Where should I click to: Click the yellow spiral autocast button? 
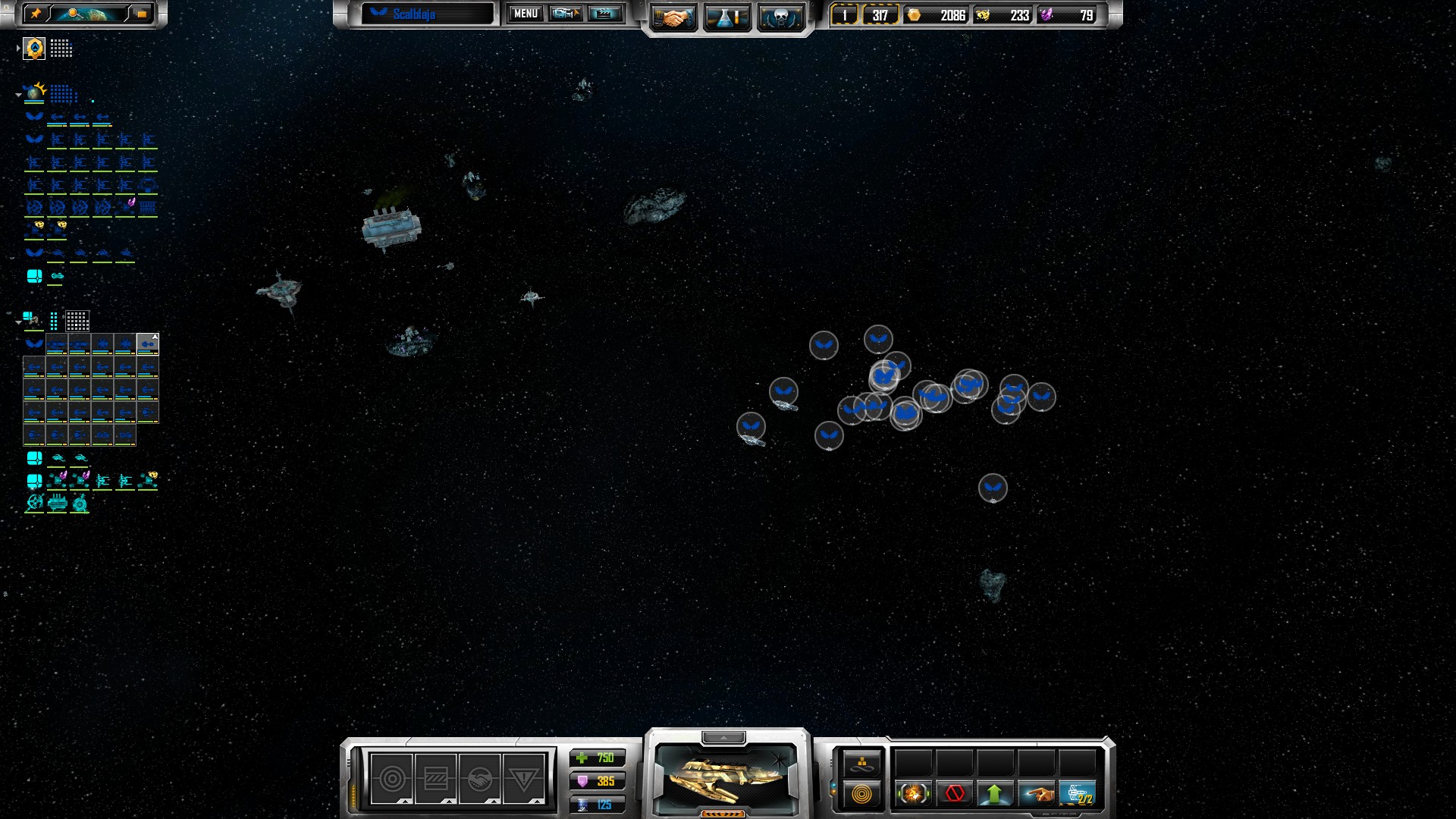861,794
